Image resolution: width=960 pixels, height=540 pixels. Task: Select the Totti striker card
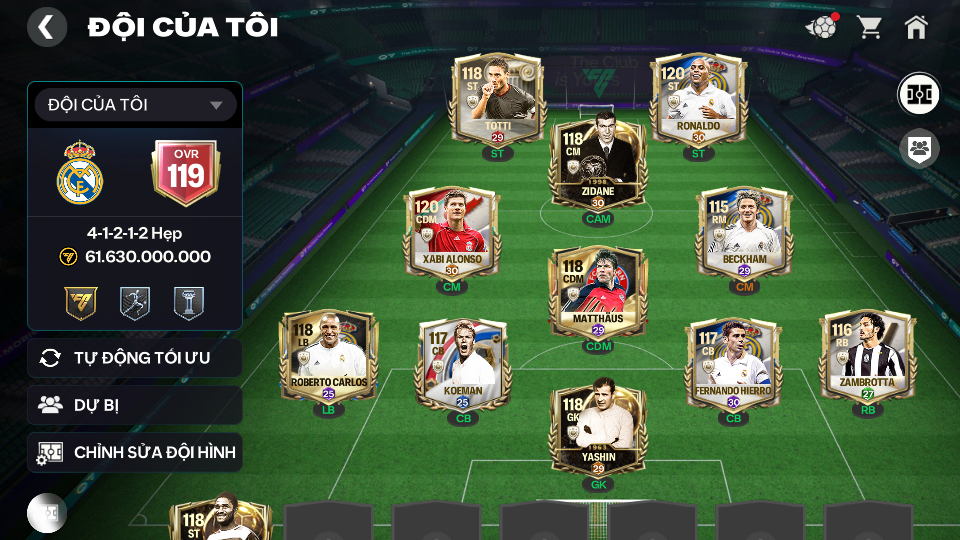pos(498,100)
